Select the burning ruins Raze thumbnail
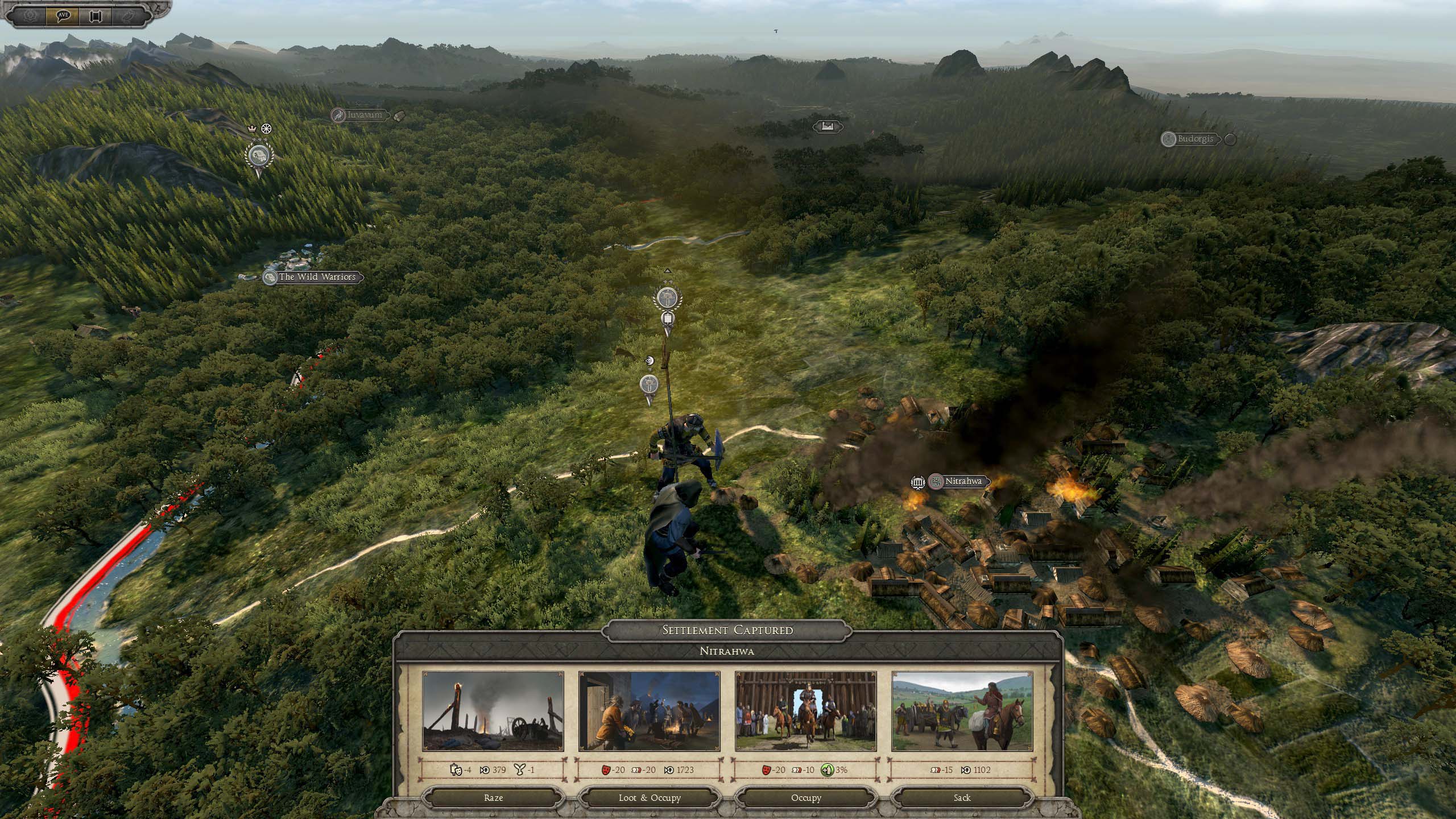The width and height of the screenshot is (1456, 819). coord(493,711)
